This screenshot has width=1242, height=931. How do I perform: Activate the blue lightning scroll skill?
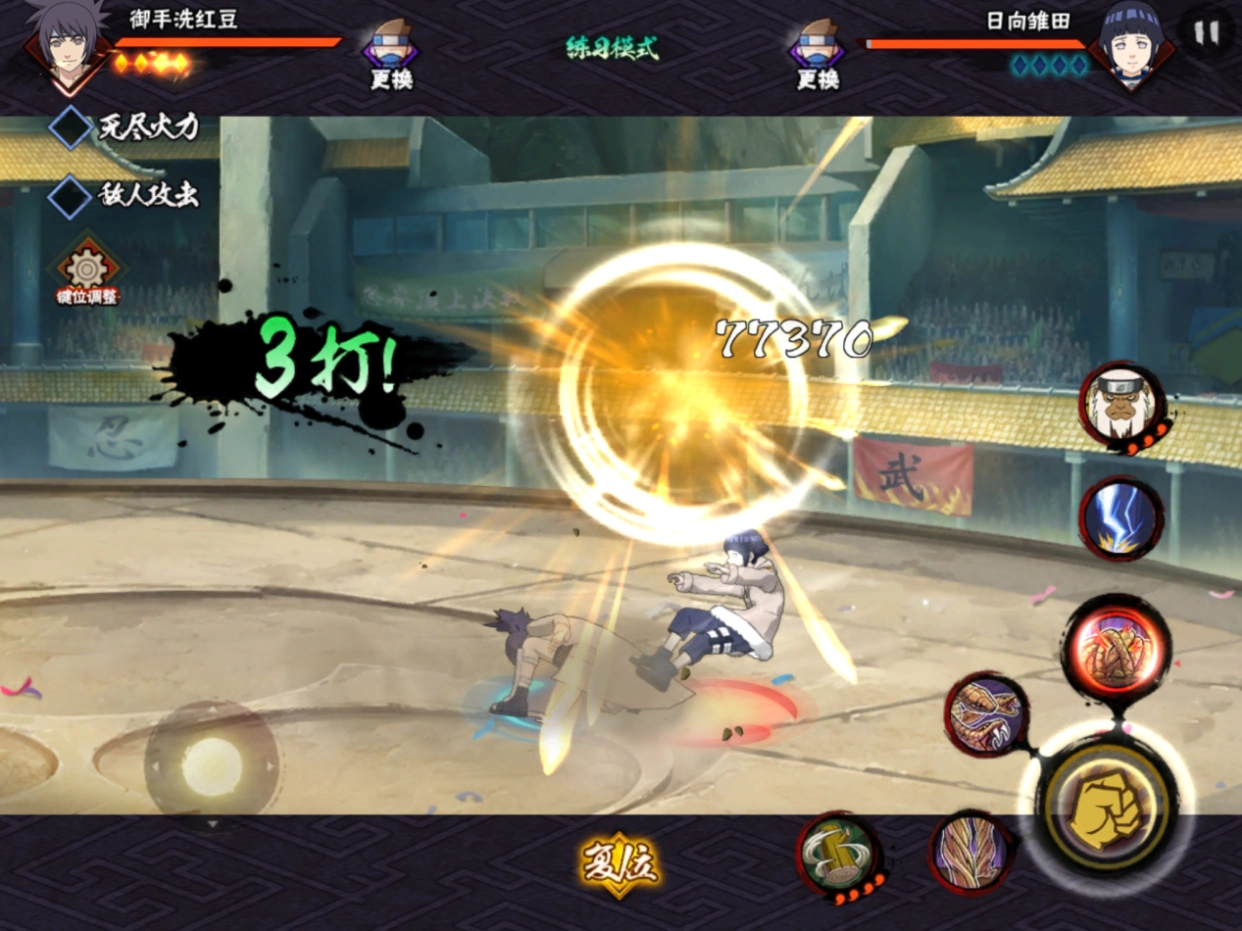pos(1120,517)
